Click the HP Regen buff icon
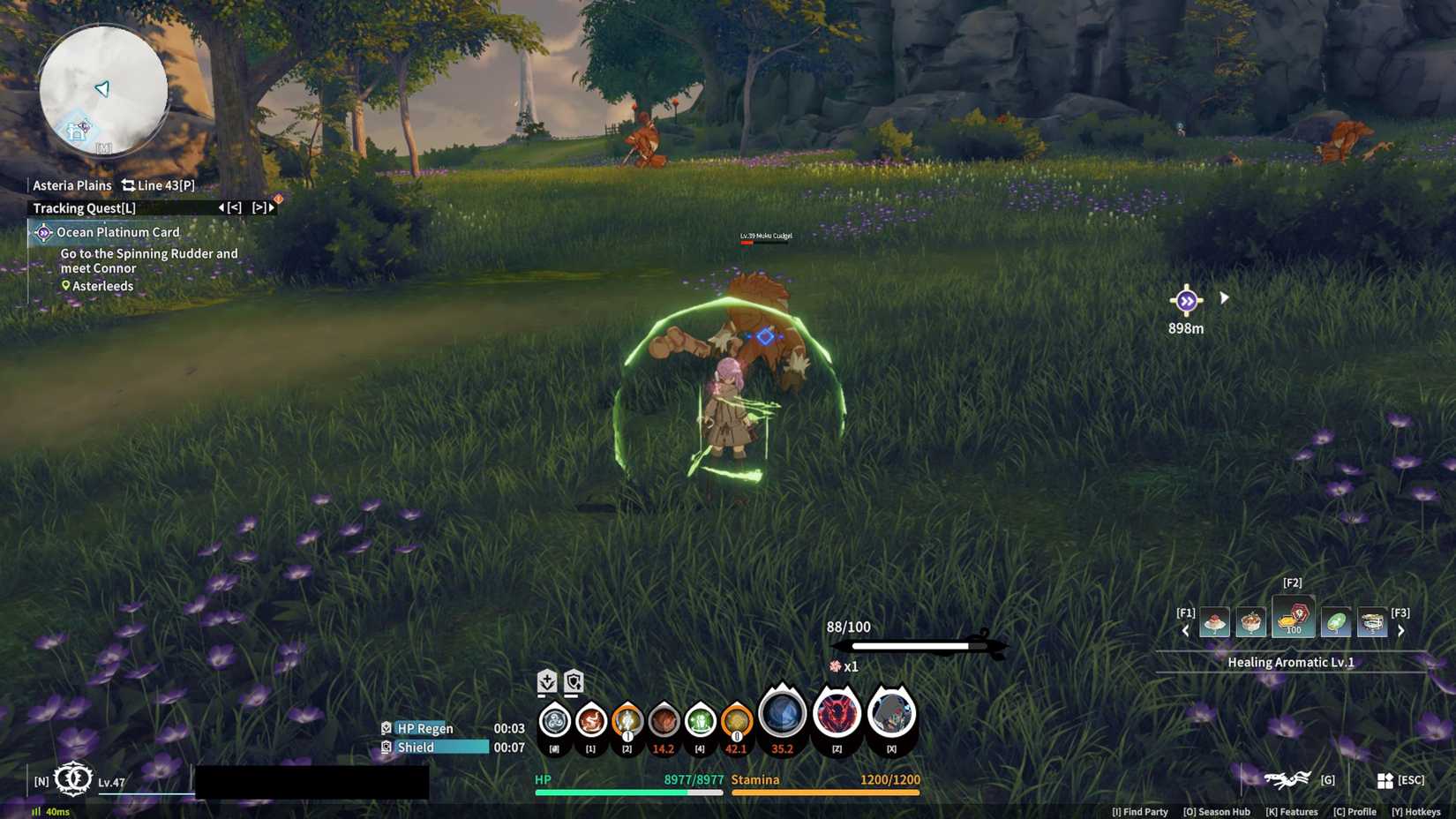 pyautogui.click(x=387, y=728)
